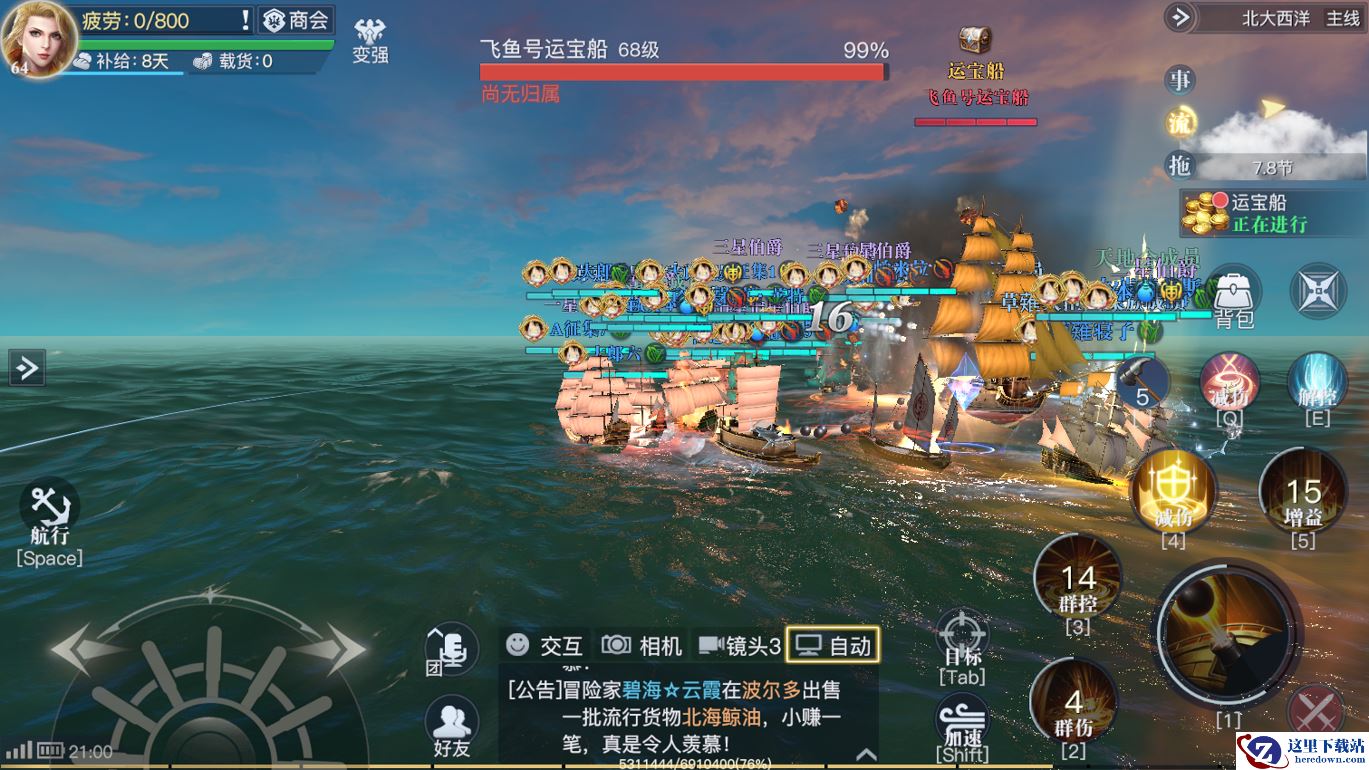Open the 好友 friends list
The height and width of the screenshot is (770, 1369).
(452, 724)
